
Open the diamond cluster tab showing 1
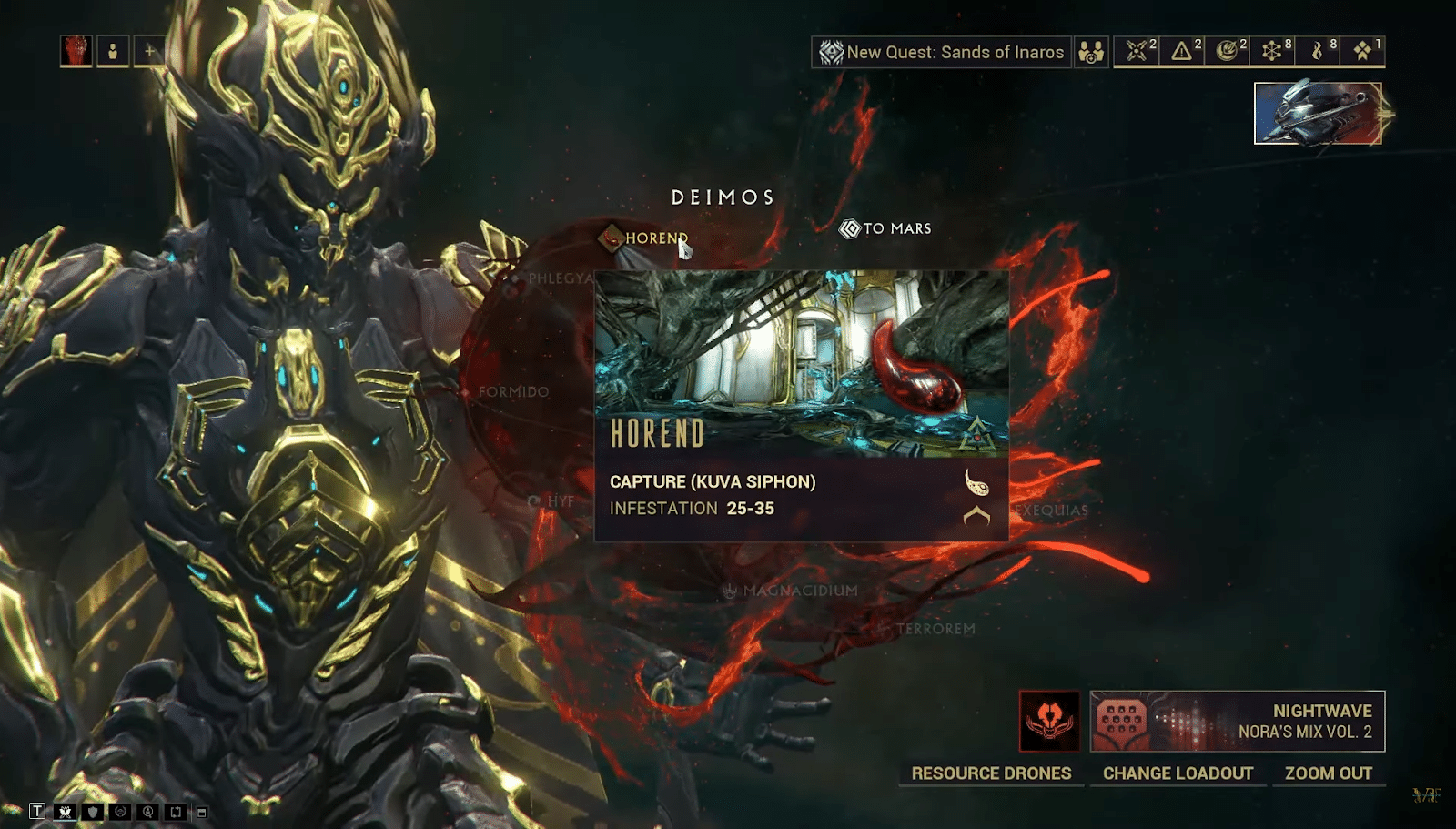[x=1362, y=51]
